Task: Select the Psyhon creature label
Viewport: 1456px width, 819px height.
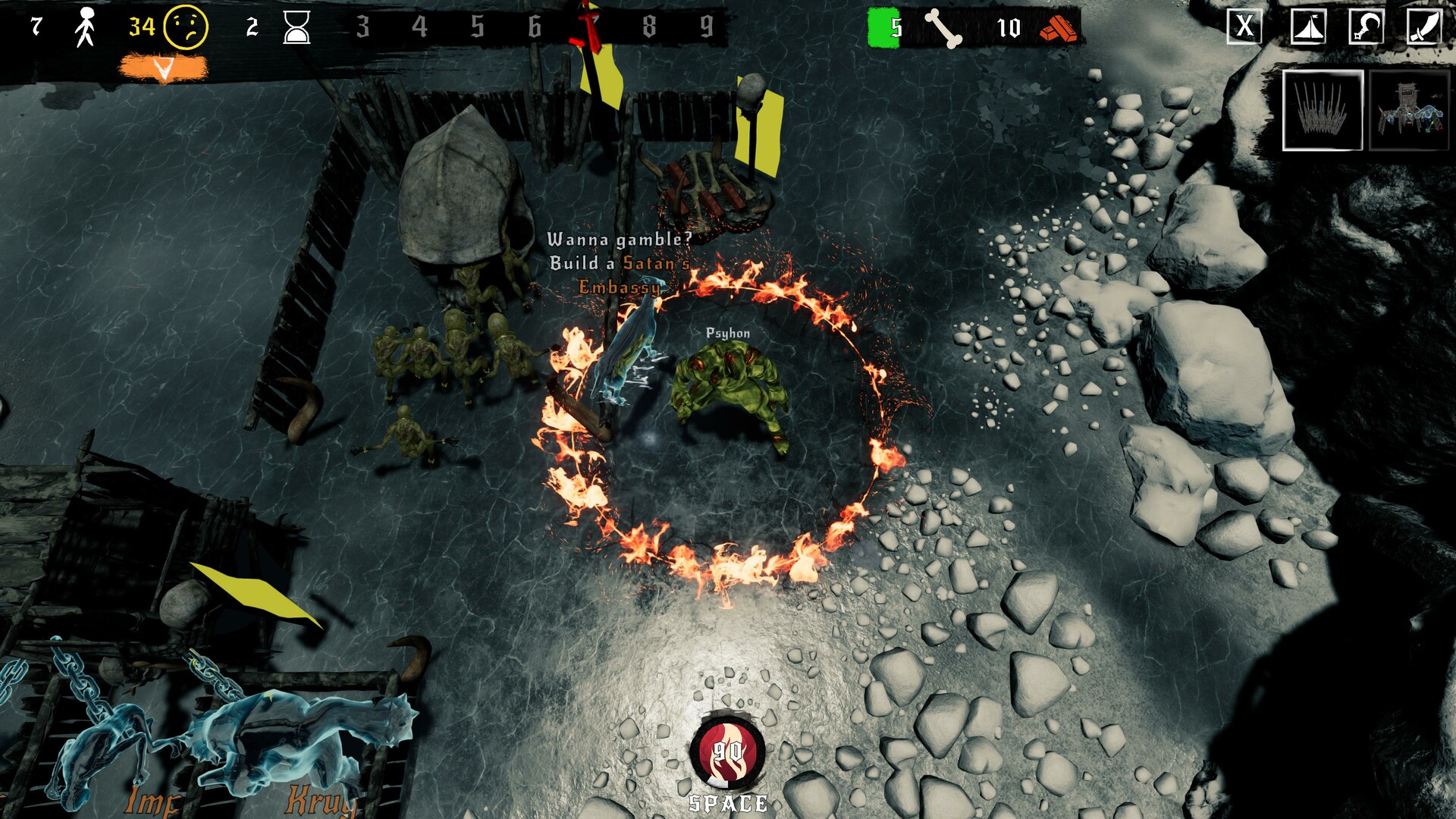Action: point(726,332)
